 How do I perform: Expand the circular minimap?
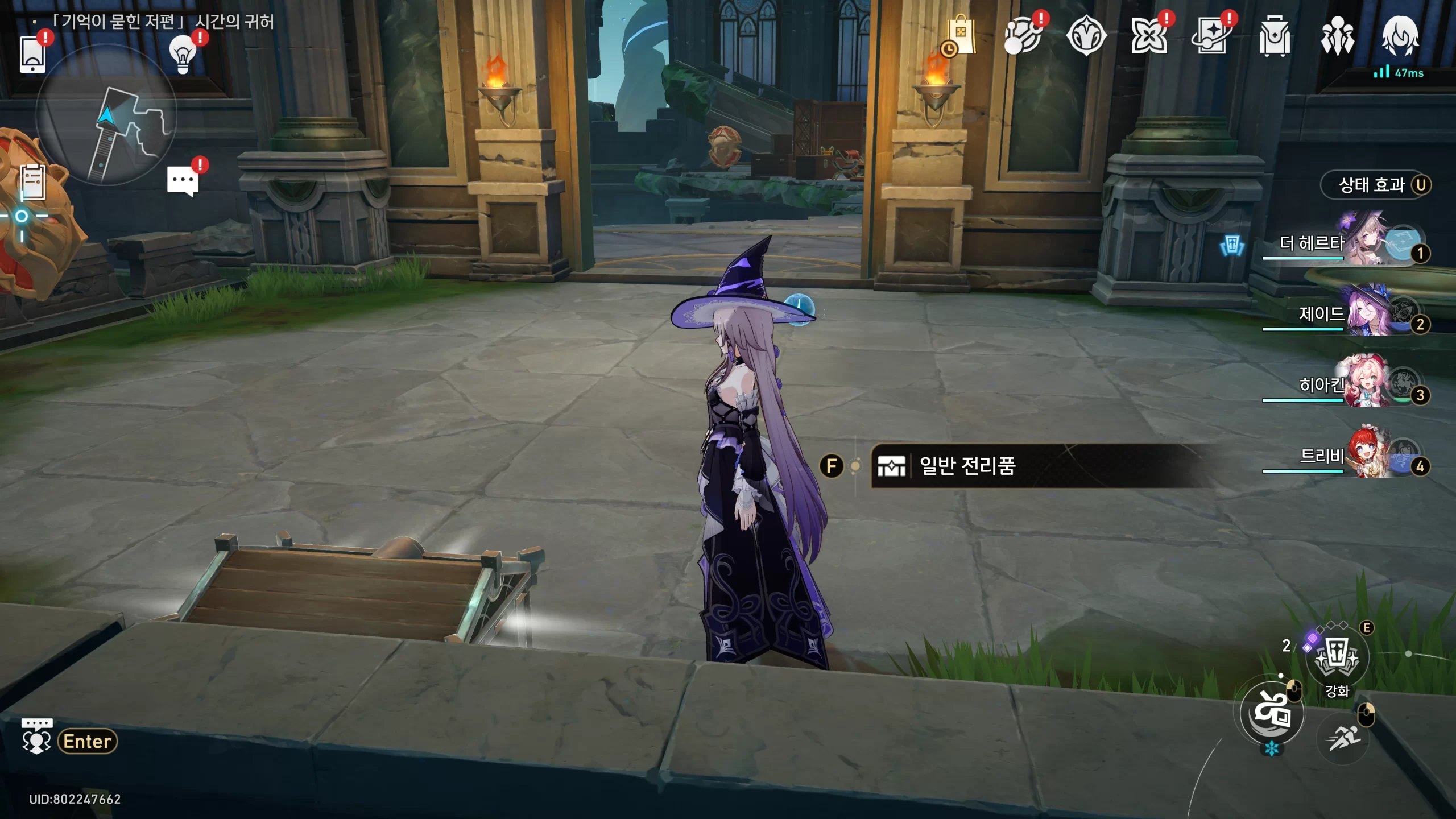click(106, 115)
